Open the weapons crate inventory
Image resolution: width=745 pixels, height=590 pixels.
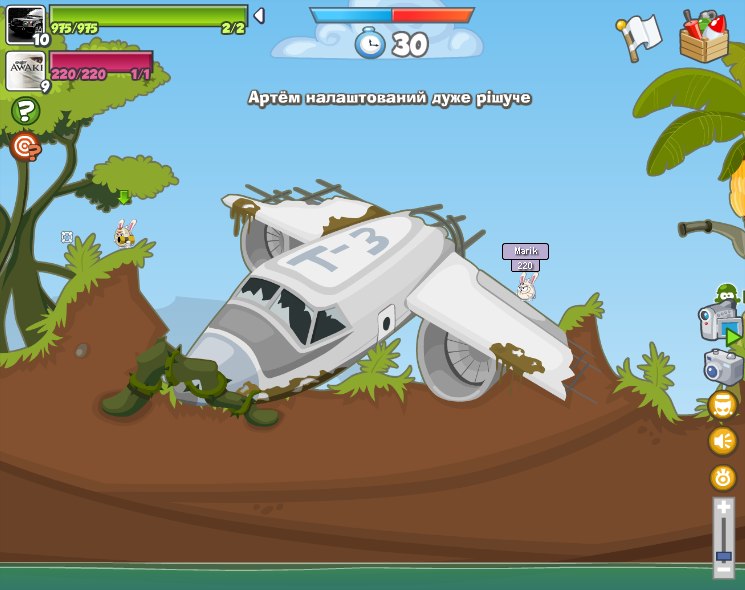704,38
